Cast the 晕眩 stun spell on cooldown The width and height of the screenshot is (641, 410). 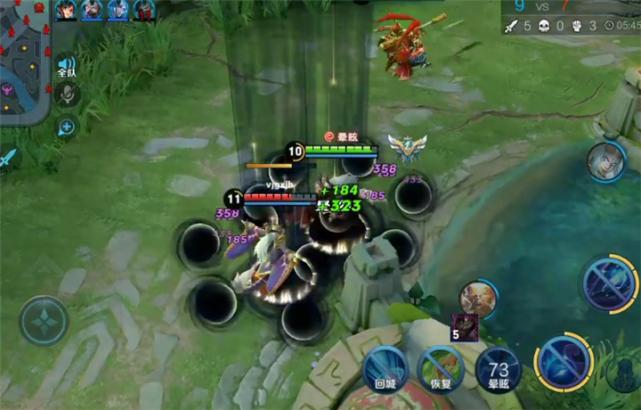[497, 369]
